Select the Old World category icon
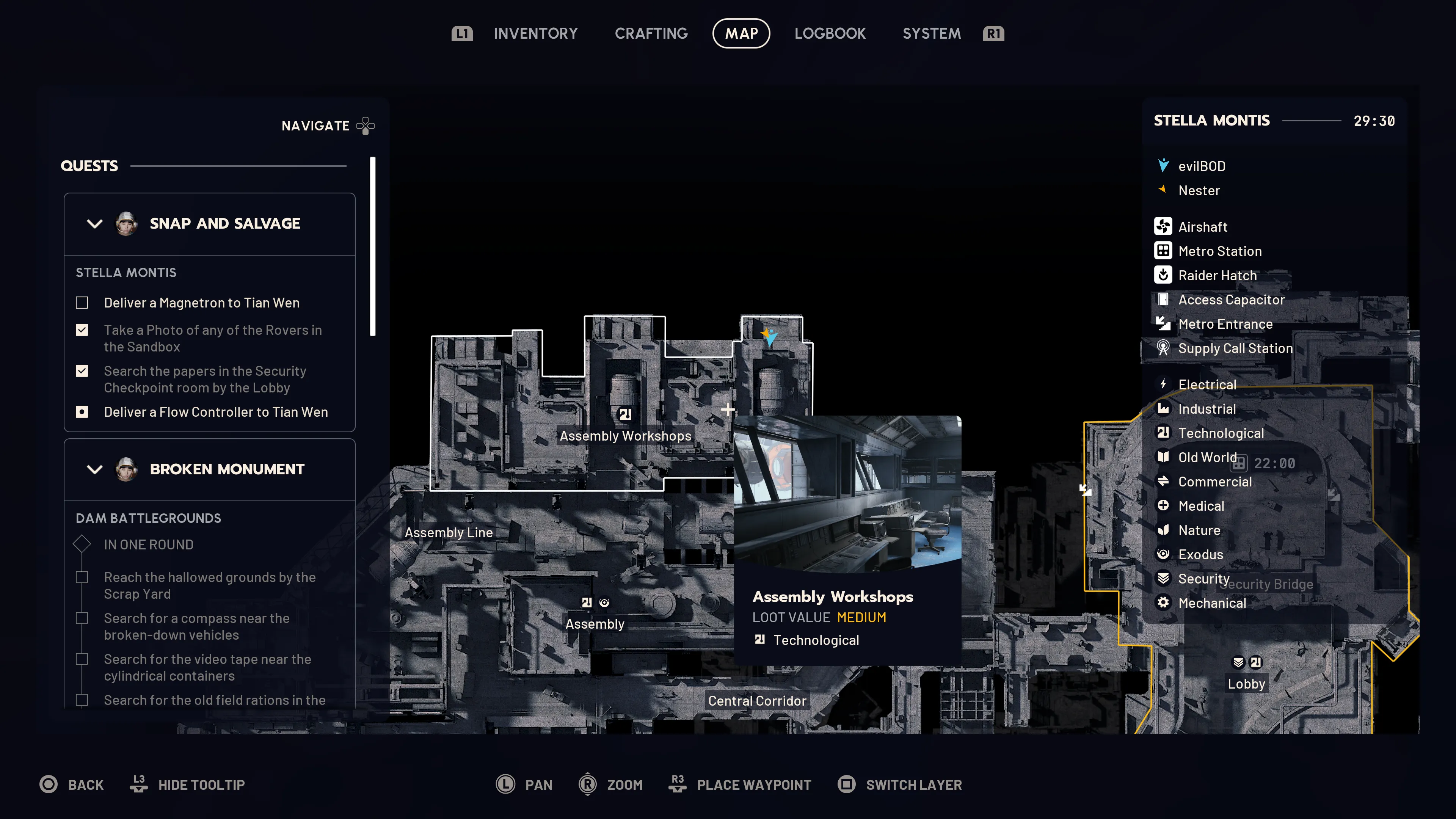1456x819 pixels. [1164, 457]
